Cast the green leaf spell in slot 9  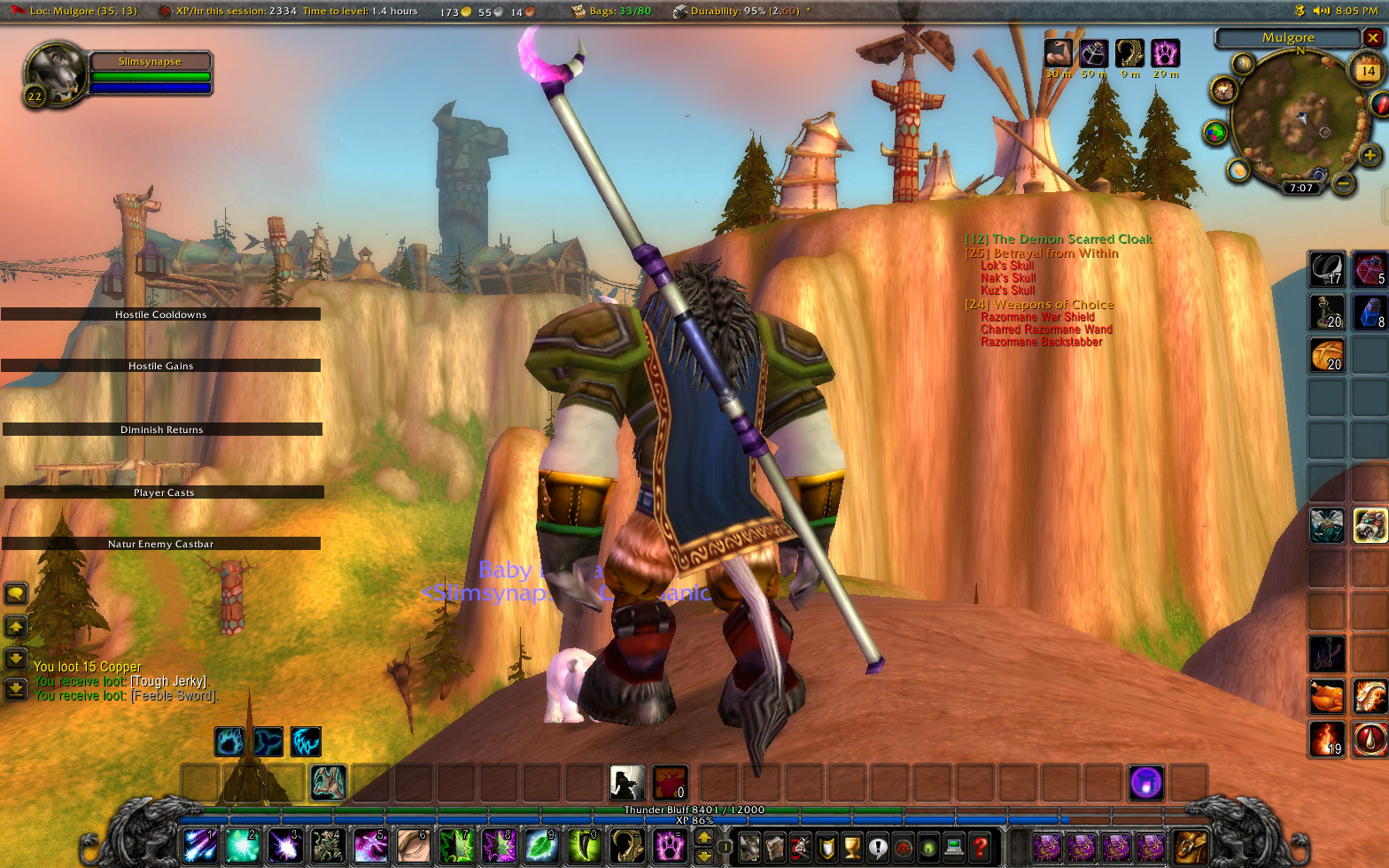(x=542, y=847)
